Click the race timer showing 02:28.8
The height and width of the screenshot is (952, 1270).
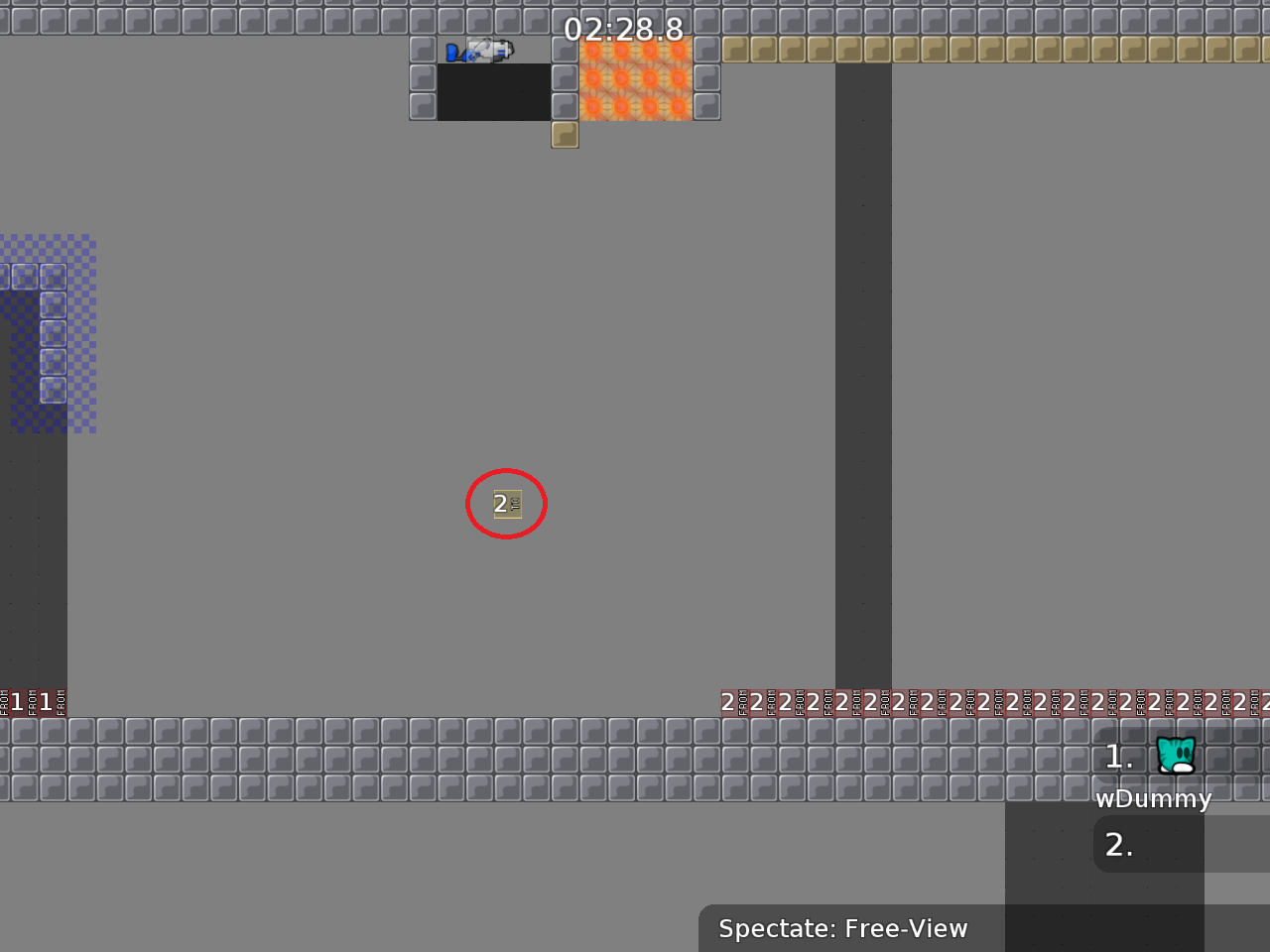click(622, 30)
